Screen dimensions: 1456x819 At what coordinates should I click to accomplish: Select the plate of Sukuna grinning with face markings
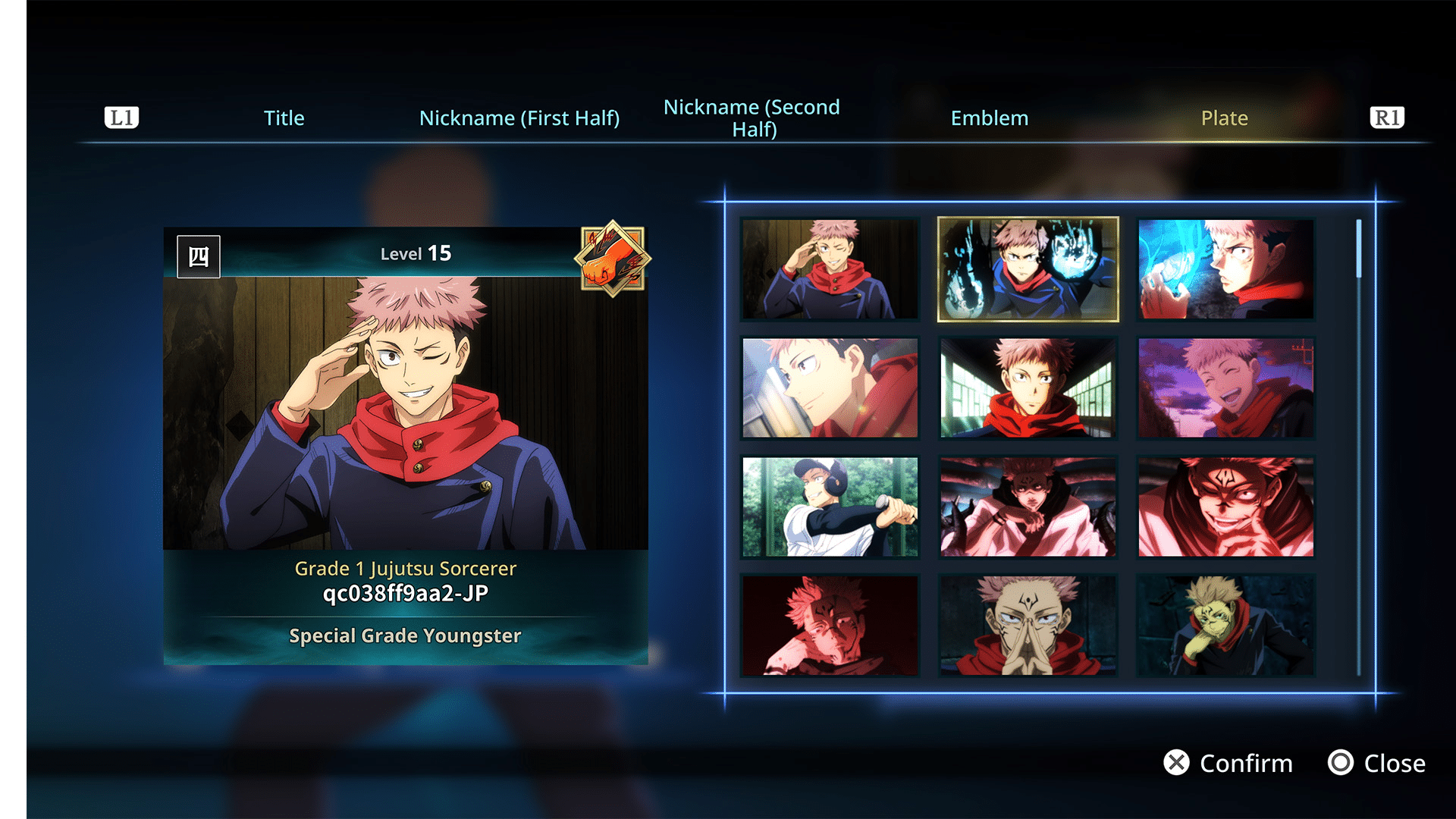(x=1226, y=506)
